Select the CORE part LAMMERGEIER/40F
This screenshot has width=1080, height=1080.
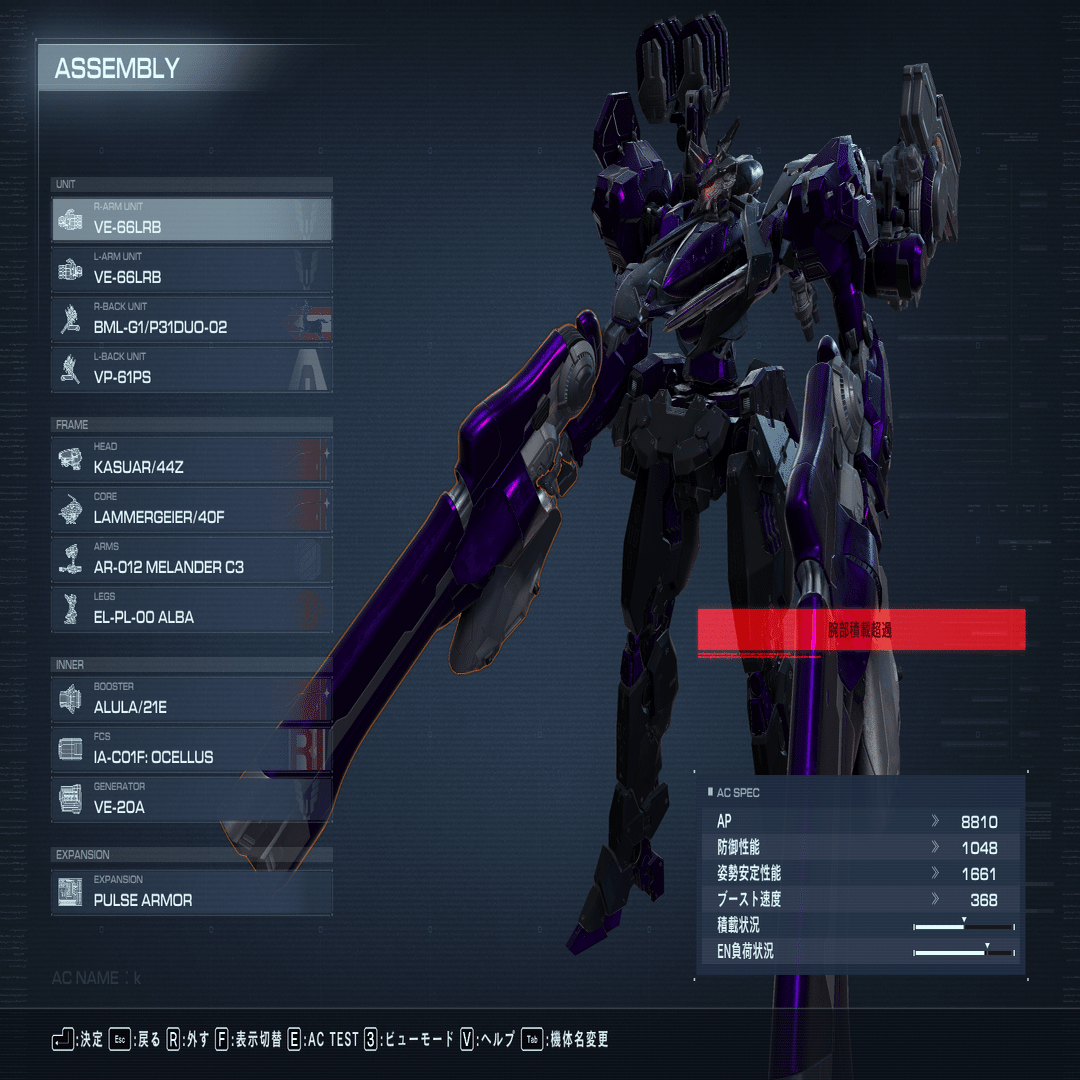tap(192, 509)
